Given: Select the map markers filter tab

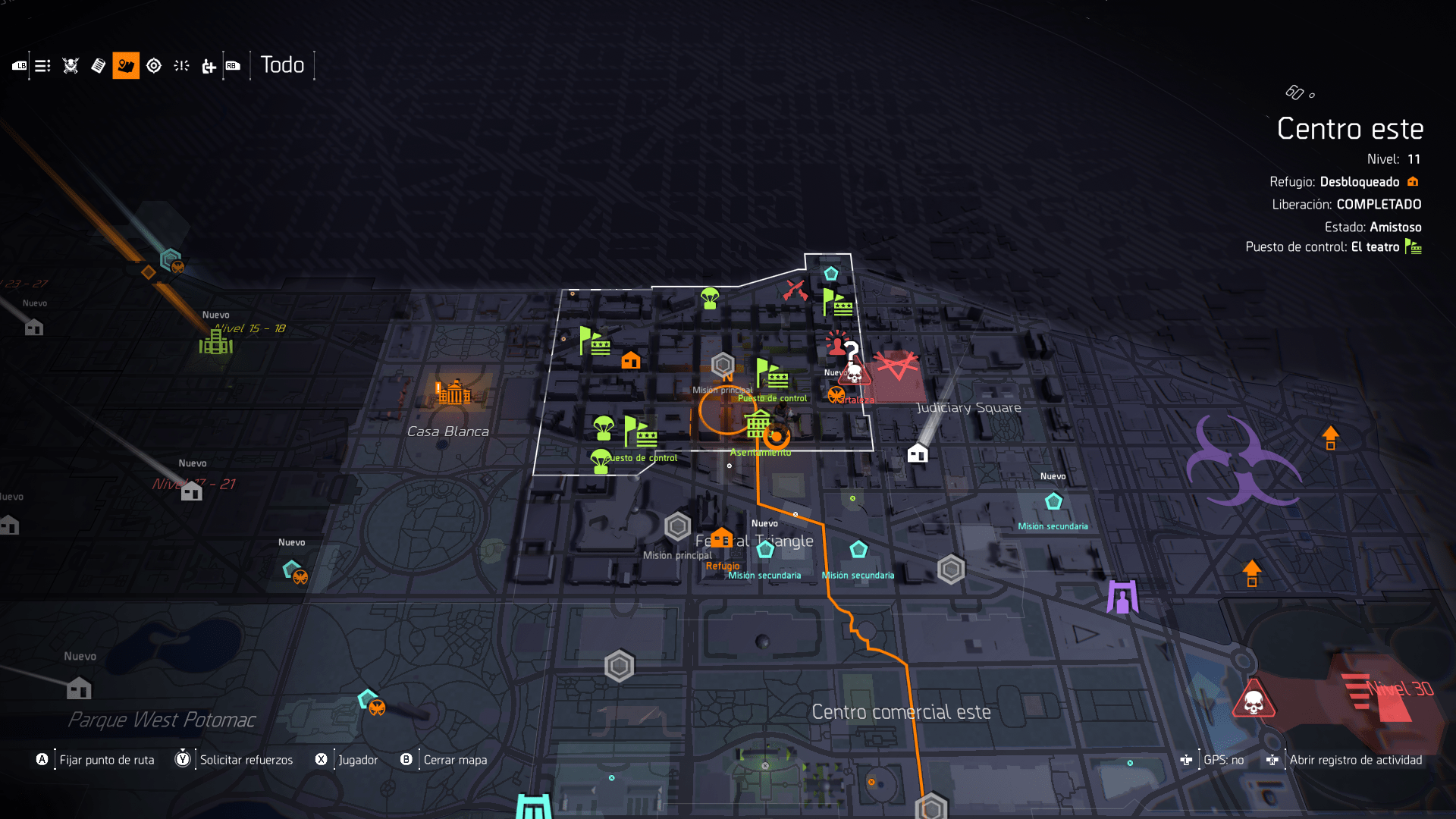Looking at the screenshot, I should 126,66.
